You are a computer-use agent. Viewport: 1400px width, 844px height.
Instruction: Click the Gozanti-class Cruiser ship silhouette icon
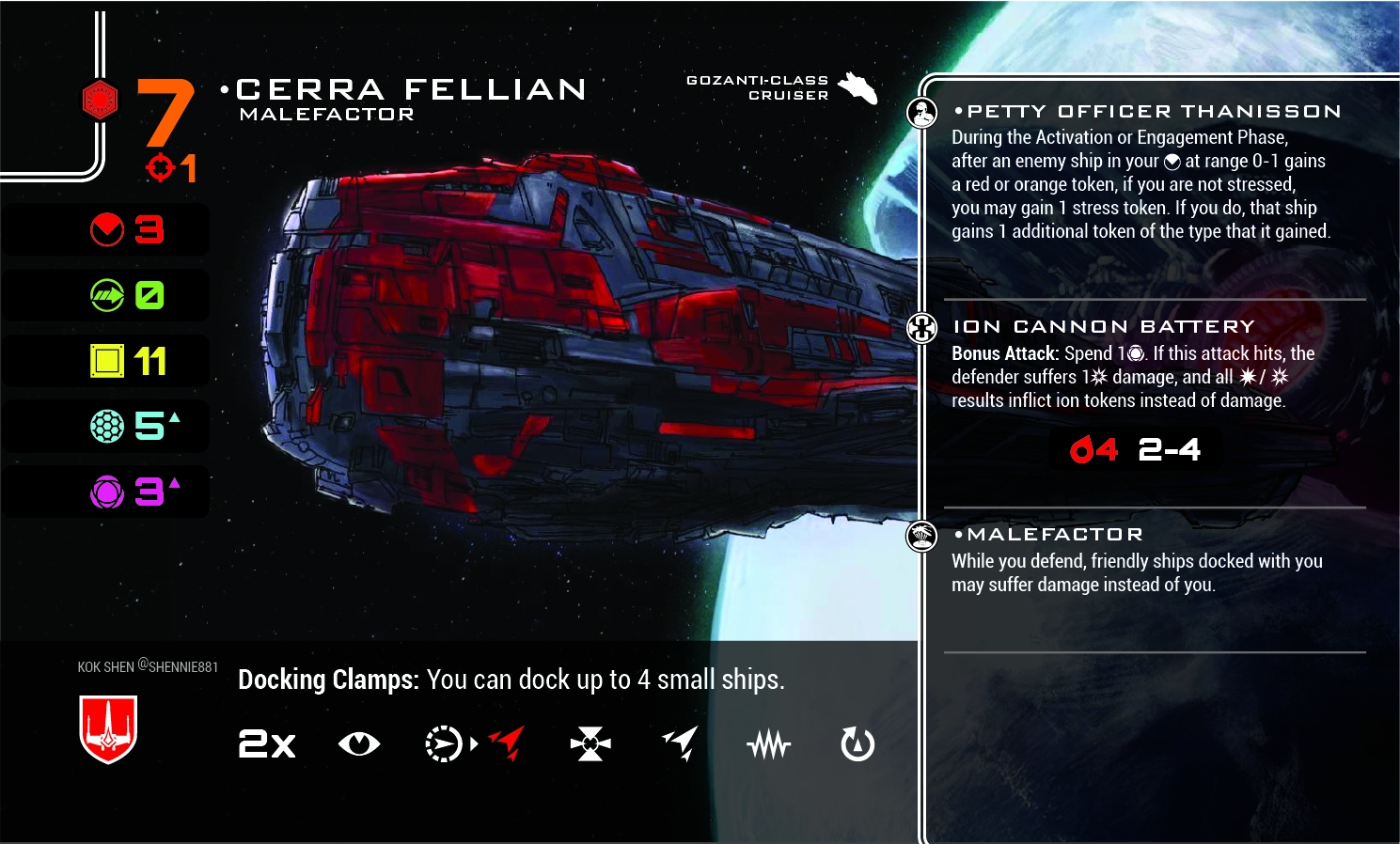point(857,88)
